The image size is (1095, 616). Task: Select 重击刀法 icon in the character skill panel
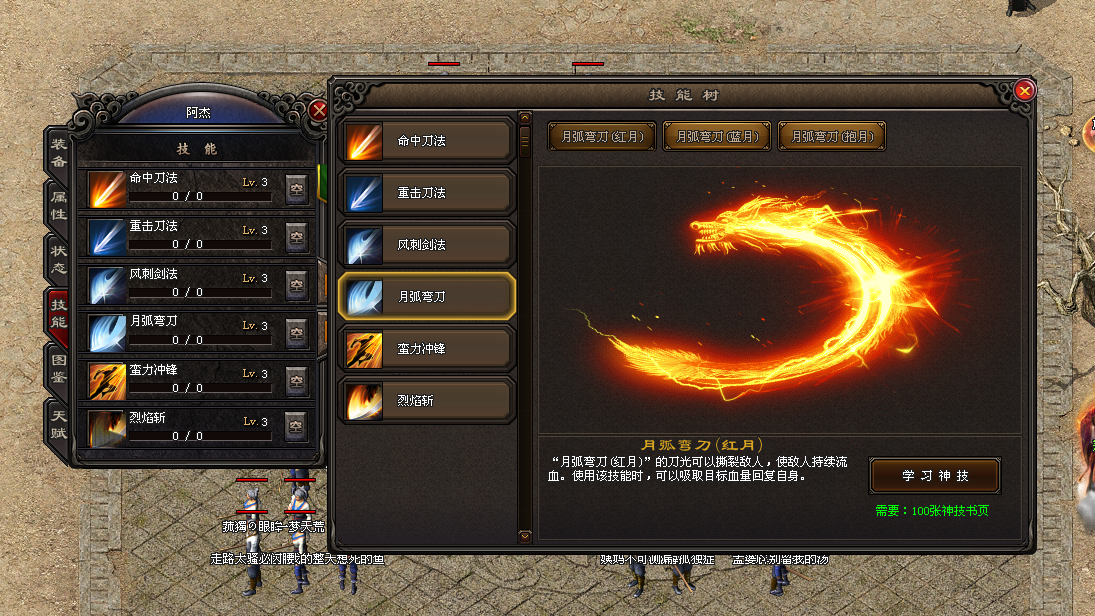(105, 236)
